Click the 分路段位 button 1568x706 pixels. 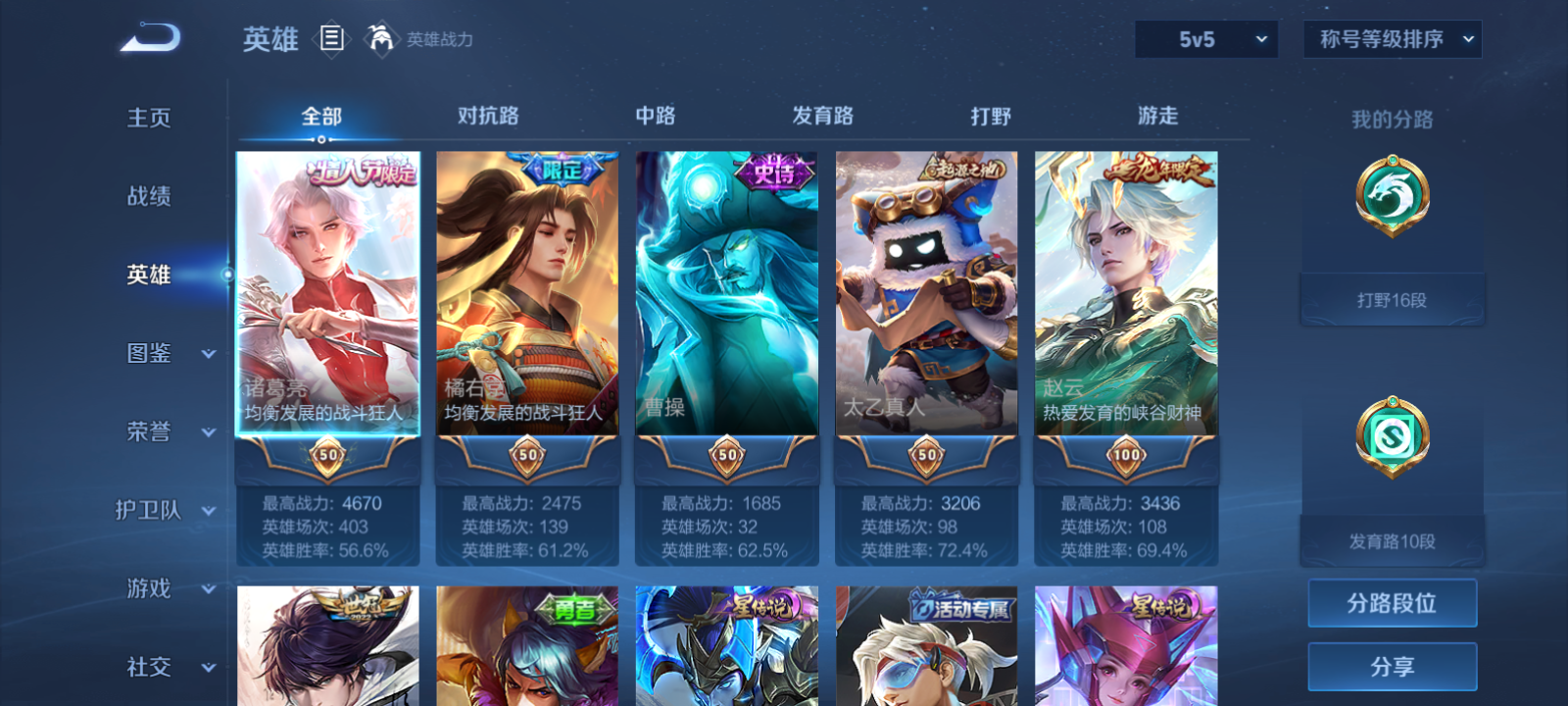pyautogui.click(x=1392, y=603)
